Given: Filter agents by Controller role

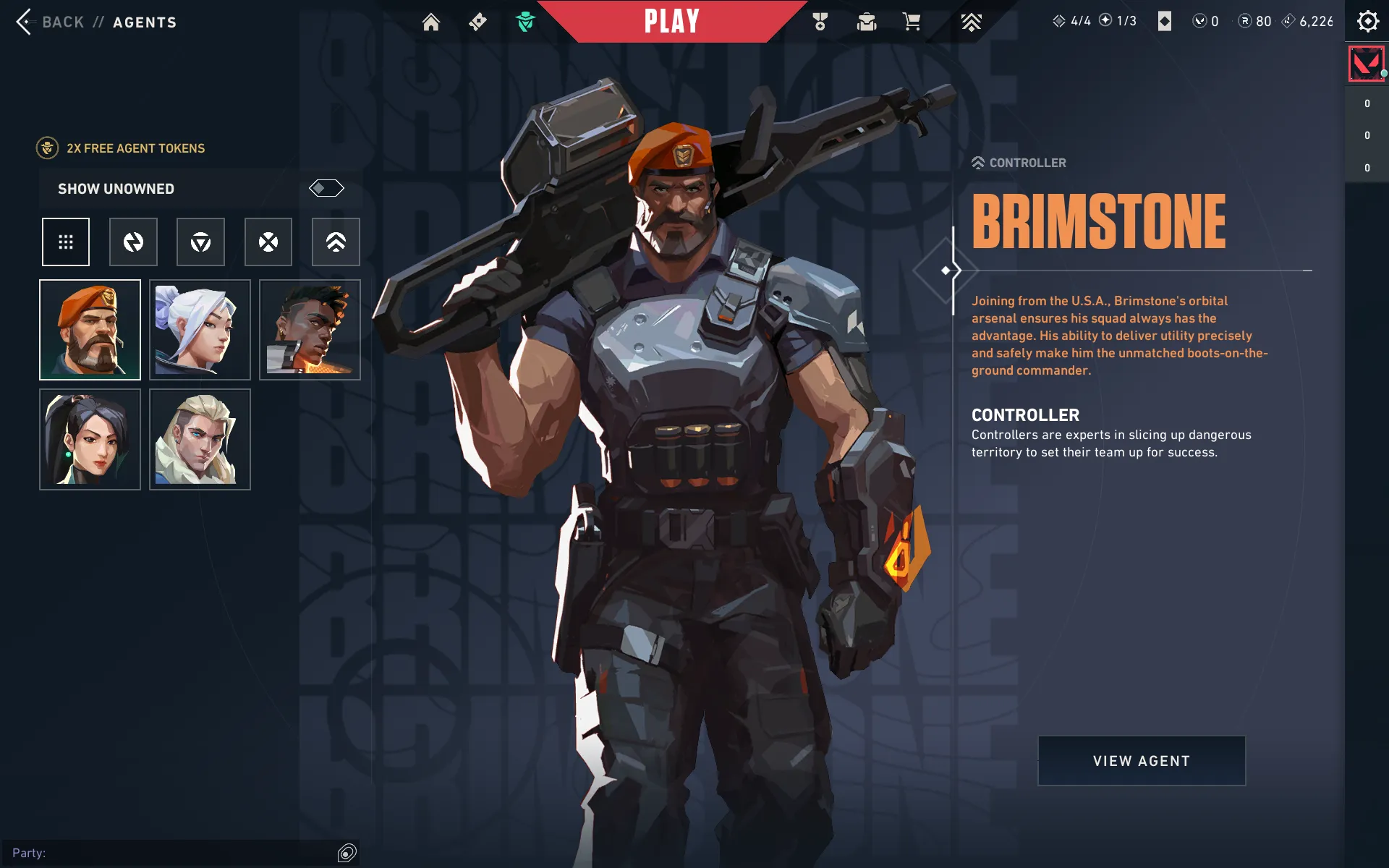Looking at the screenshot, I should [x=336, y=242].
